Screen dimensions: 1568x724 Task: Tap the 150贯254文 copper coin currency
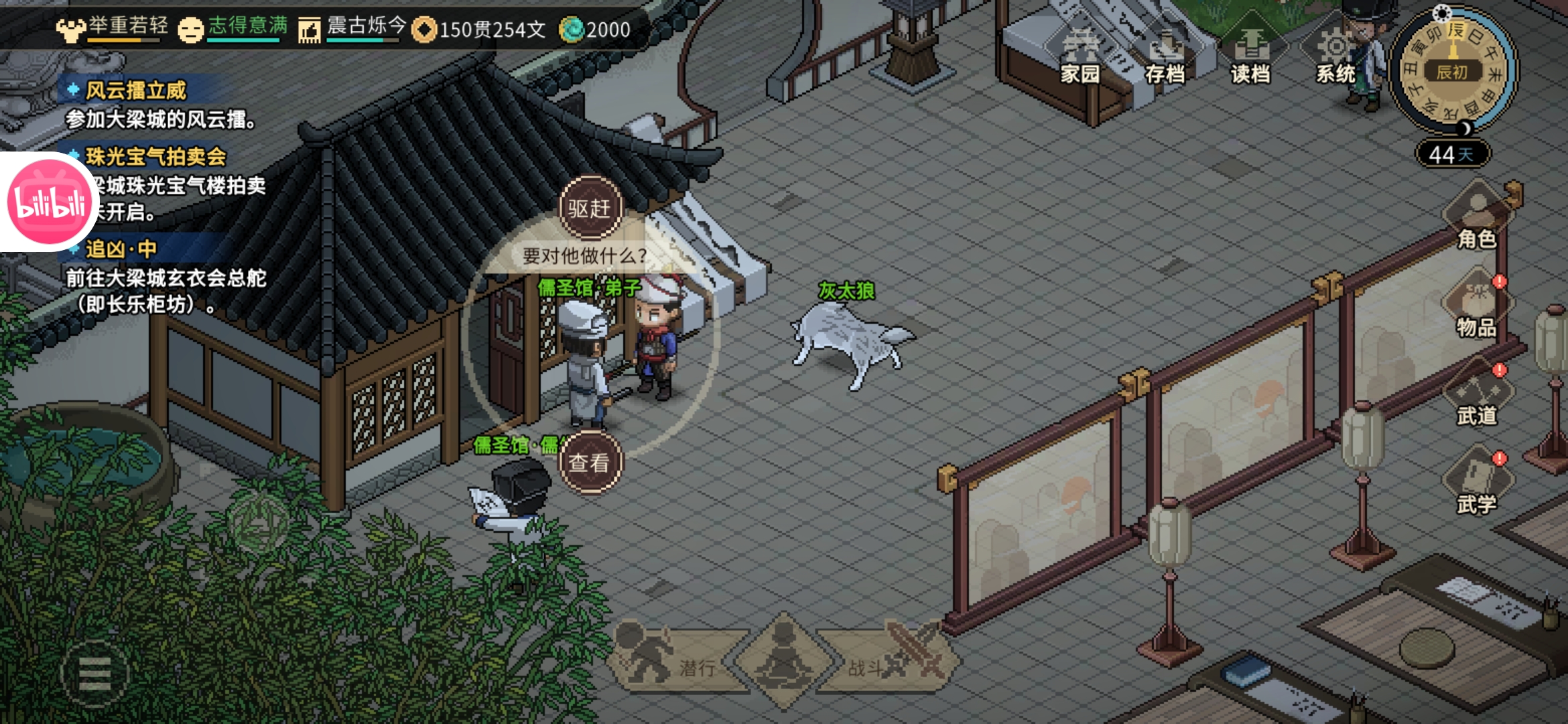(x=480, y=29)
